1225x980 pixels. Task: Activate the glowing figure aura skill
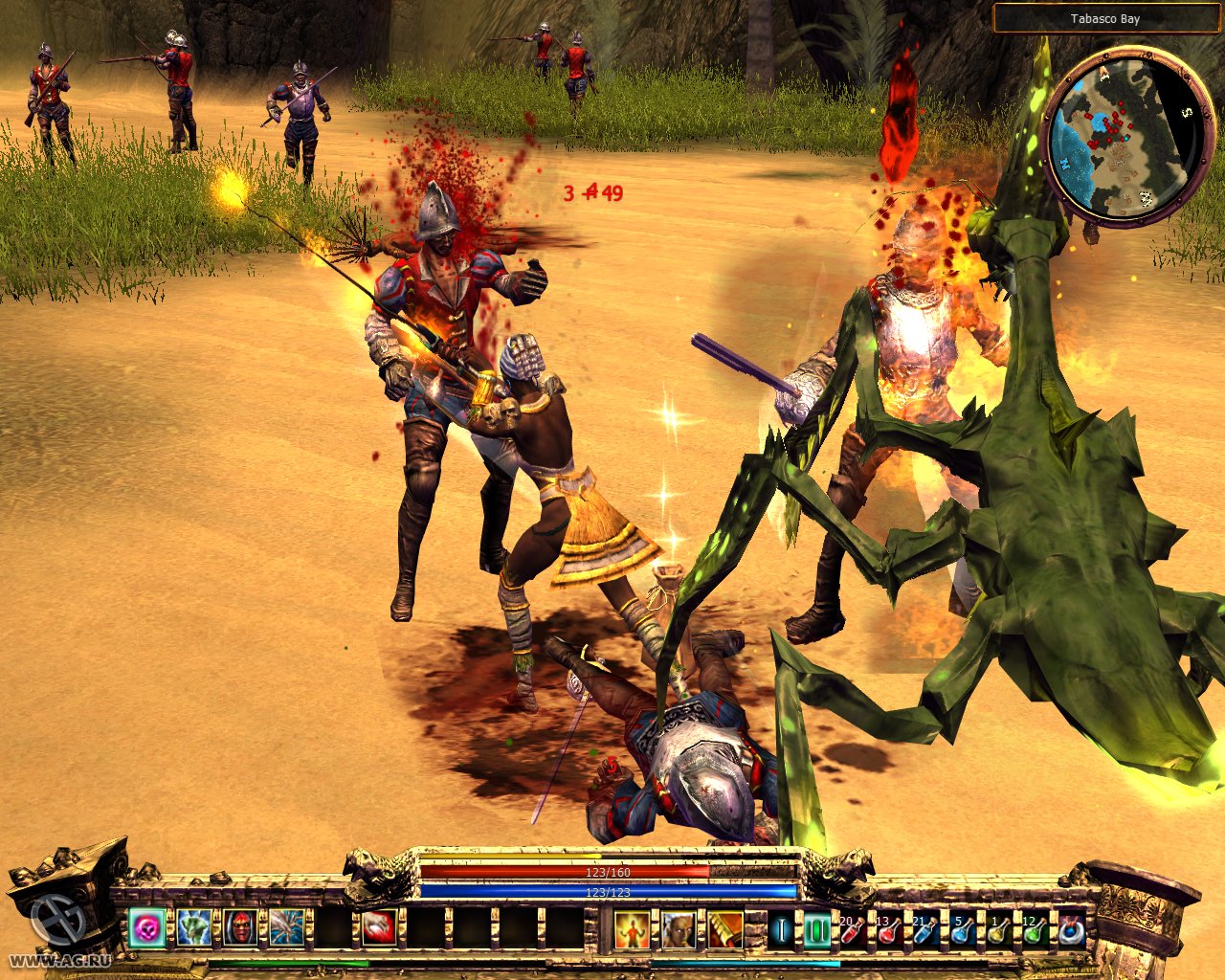tap(632, 929)
